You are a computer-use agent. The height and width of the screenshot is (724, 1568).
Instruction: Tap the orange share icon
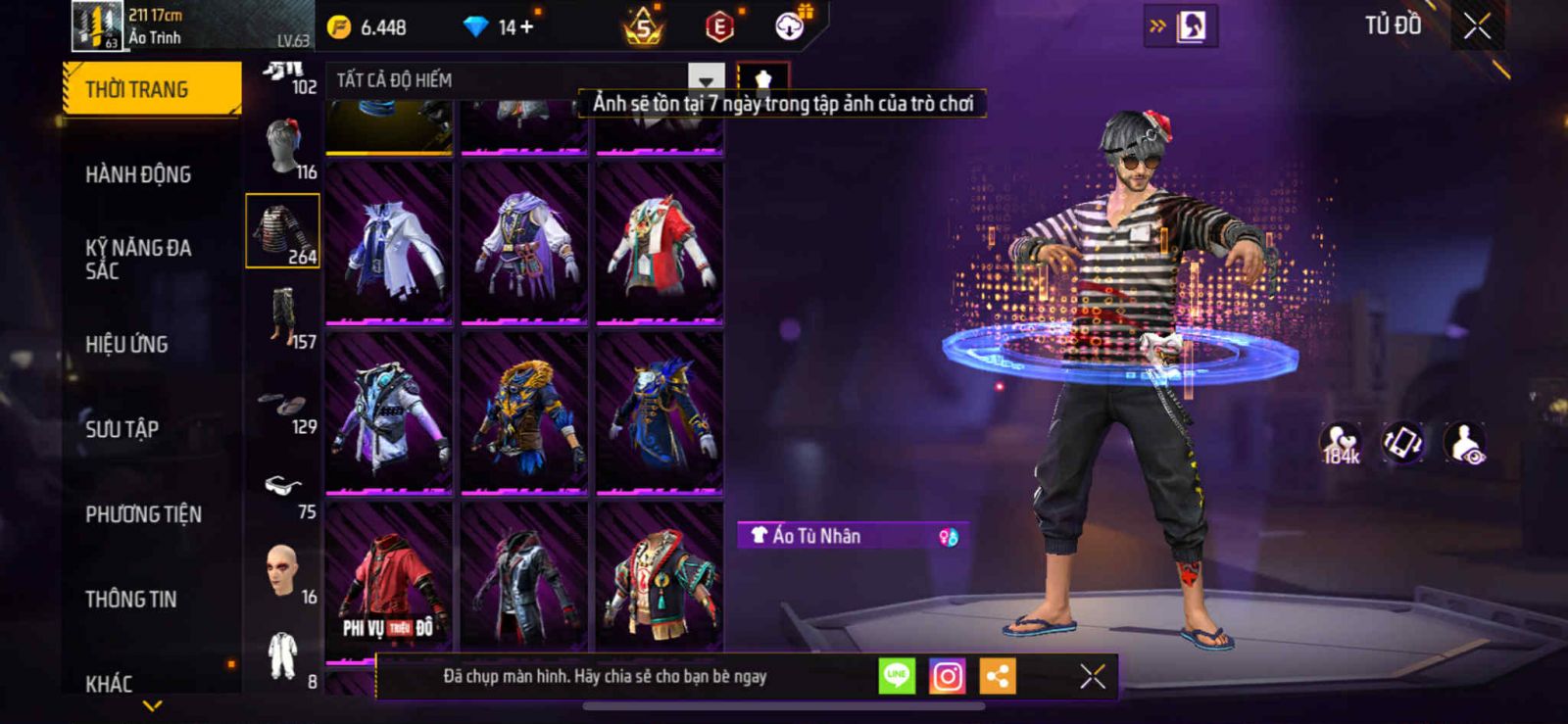[x=998, y=676]
